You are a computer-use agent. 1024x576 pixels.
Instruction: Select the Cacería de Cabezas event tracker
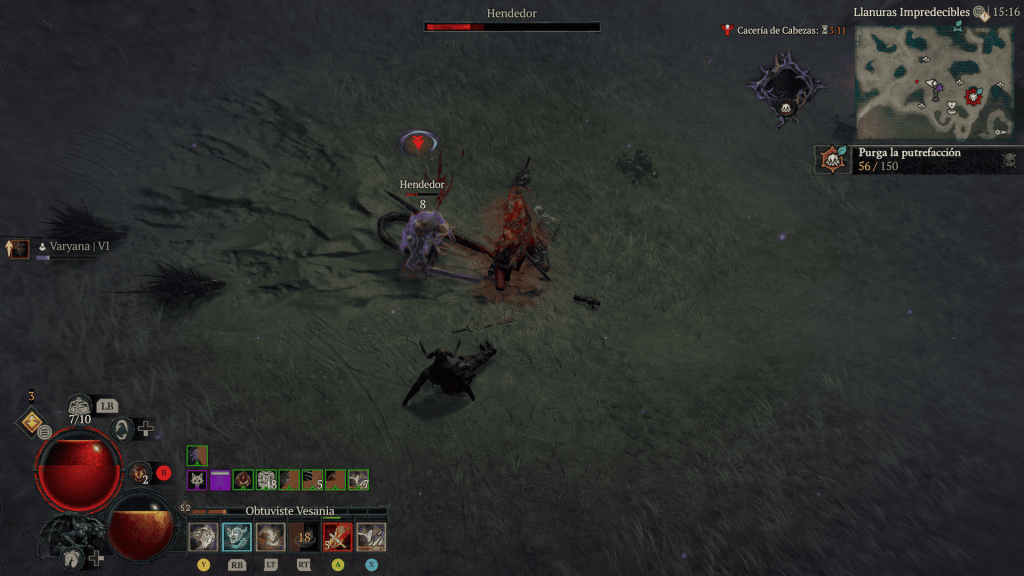pyautogui.click(x=784, y=31)
